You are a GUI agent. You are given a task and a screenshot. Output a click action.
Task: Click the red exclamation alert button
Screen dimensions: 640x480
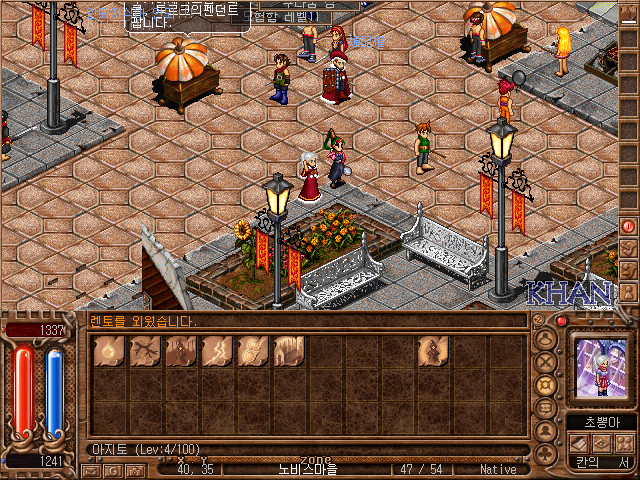(x=628, y=226)
